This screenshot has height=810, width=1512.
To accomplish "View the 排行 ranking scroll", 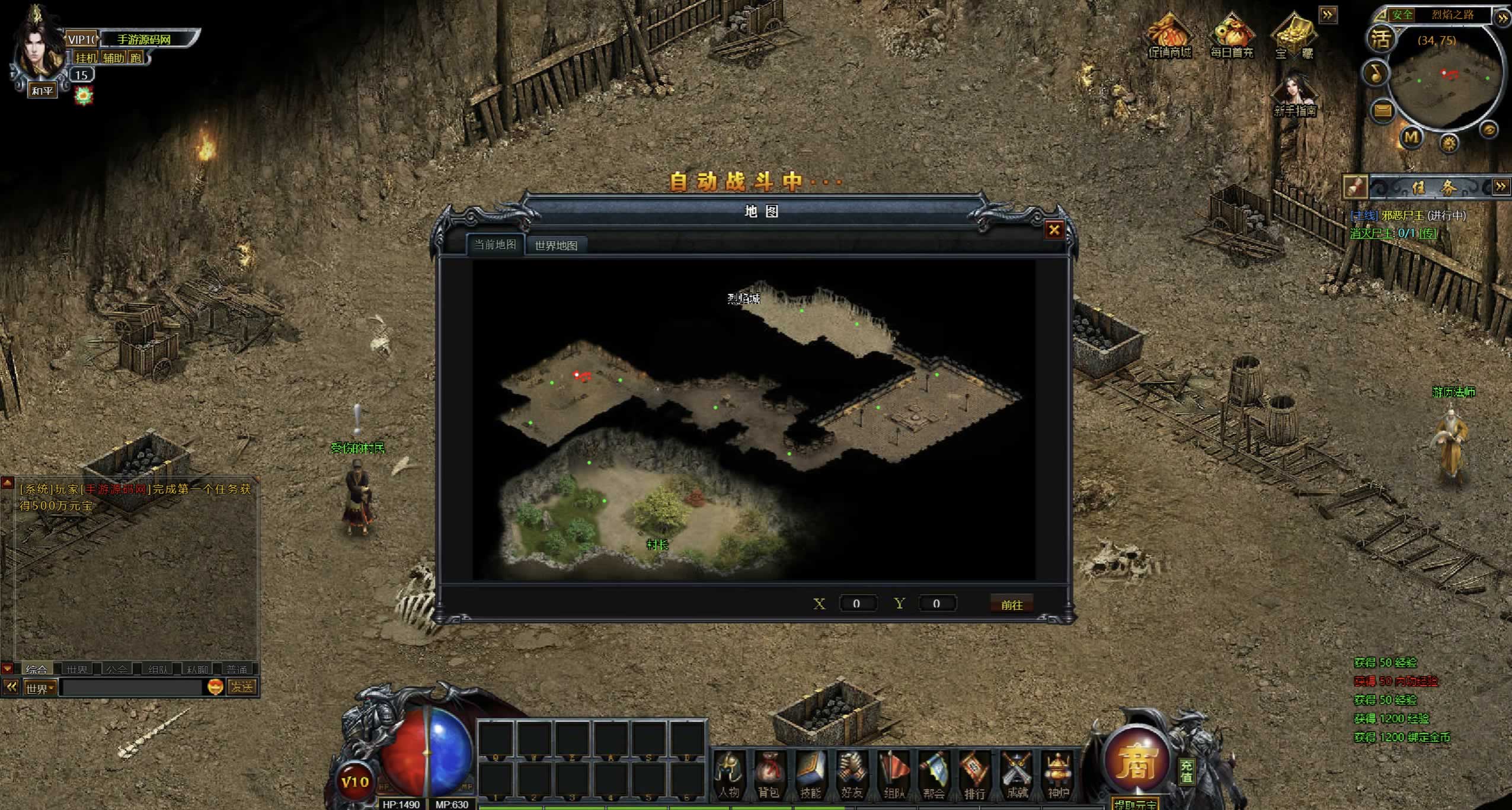I will coord(974,774).
